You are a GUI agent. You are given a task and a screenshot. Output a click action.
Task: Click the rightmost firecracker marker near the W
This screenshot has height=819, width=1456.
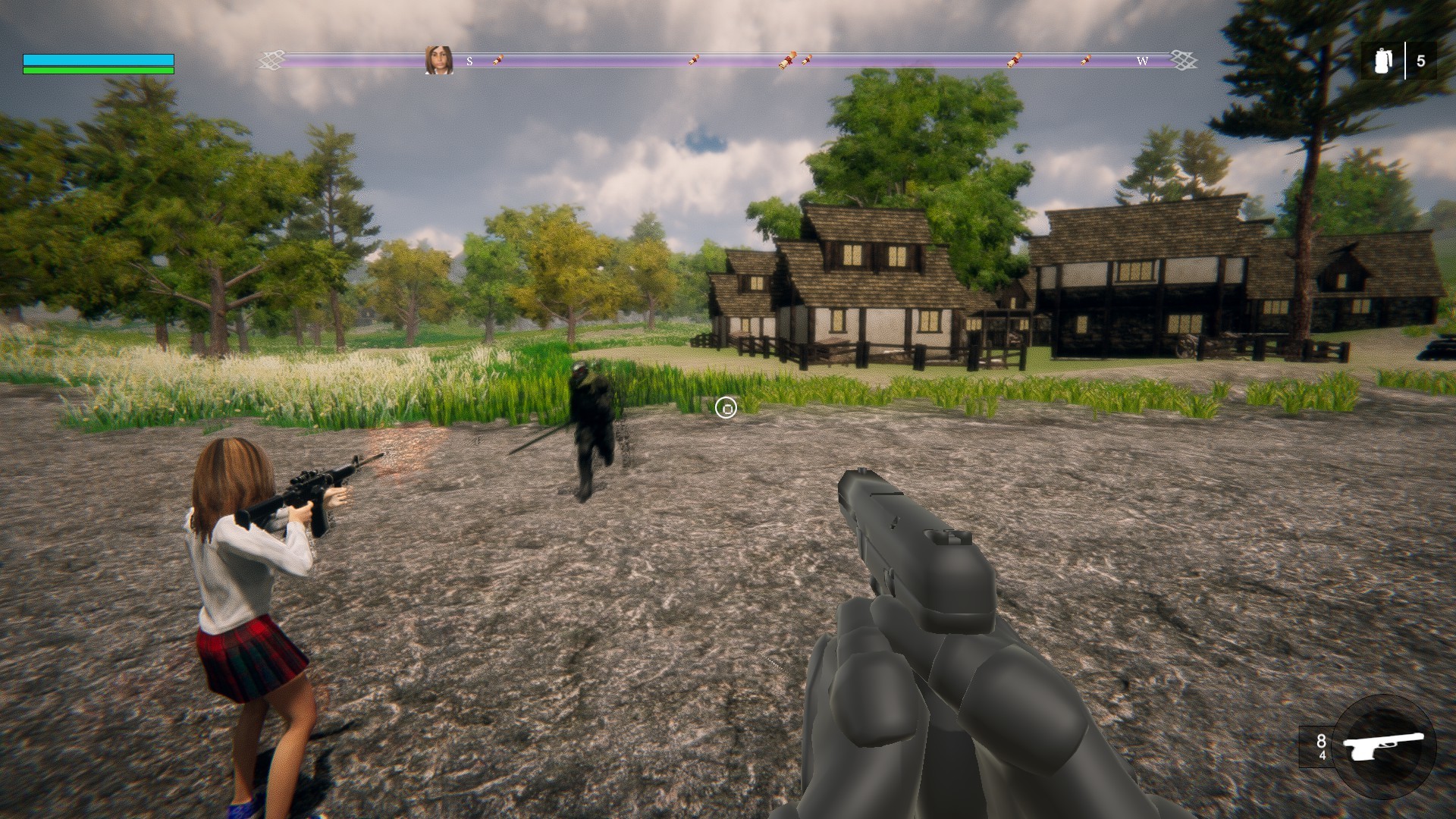click(x=1086, y=60)
